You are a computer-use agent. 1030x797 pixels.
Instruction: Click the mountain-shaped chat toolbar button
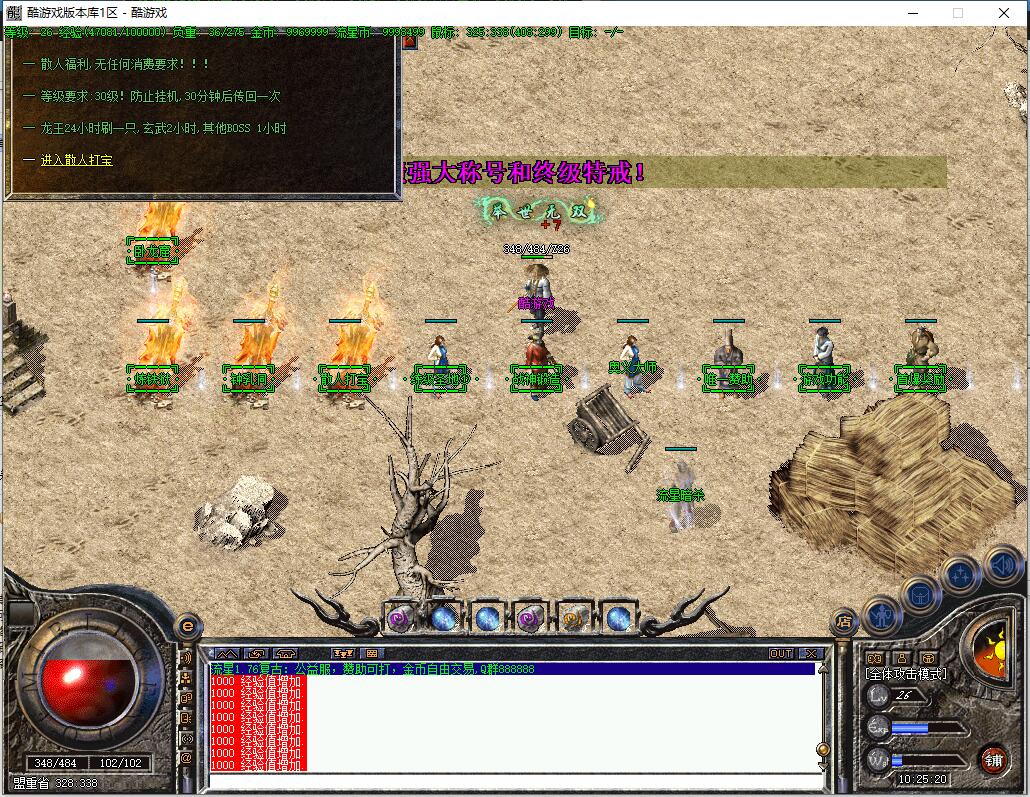228,653
